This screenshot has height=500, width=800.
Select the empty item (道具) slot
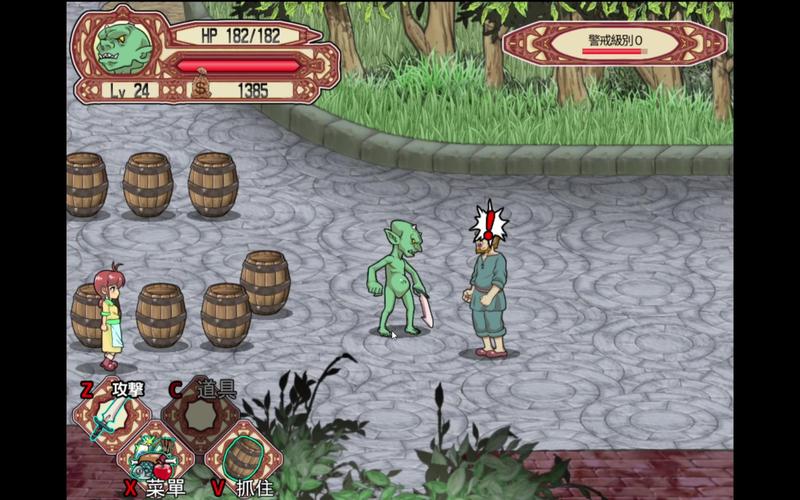tap(200, 414)
